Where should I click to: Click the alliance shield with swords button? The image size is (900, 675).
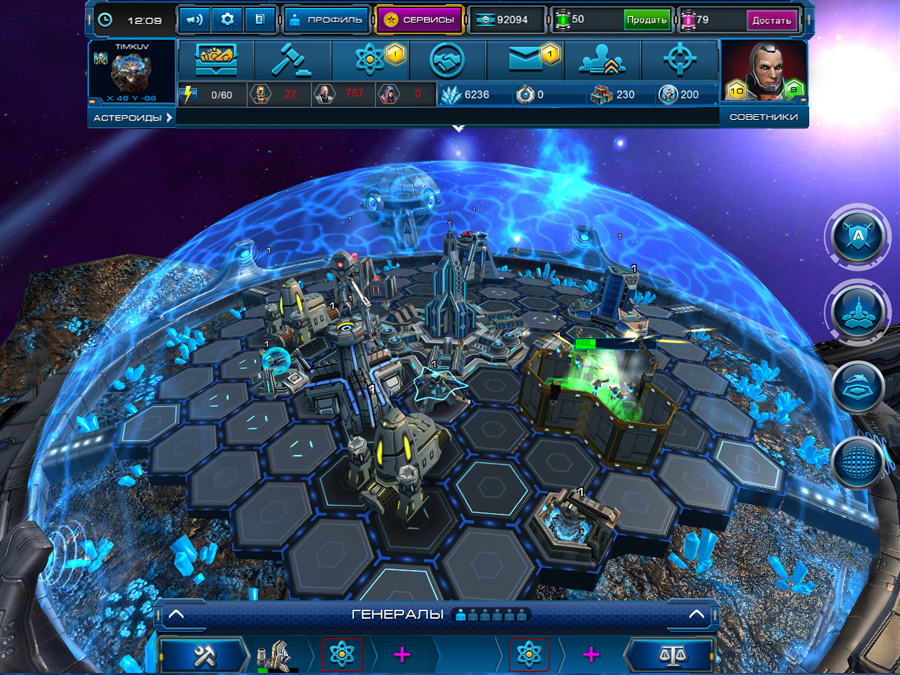coord(857,237)
